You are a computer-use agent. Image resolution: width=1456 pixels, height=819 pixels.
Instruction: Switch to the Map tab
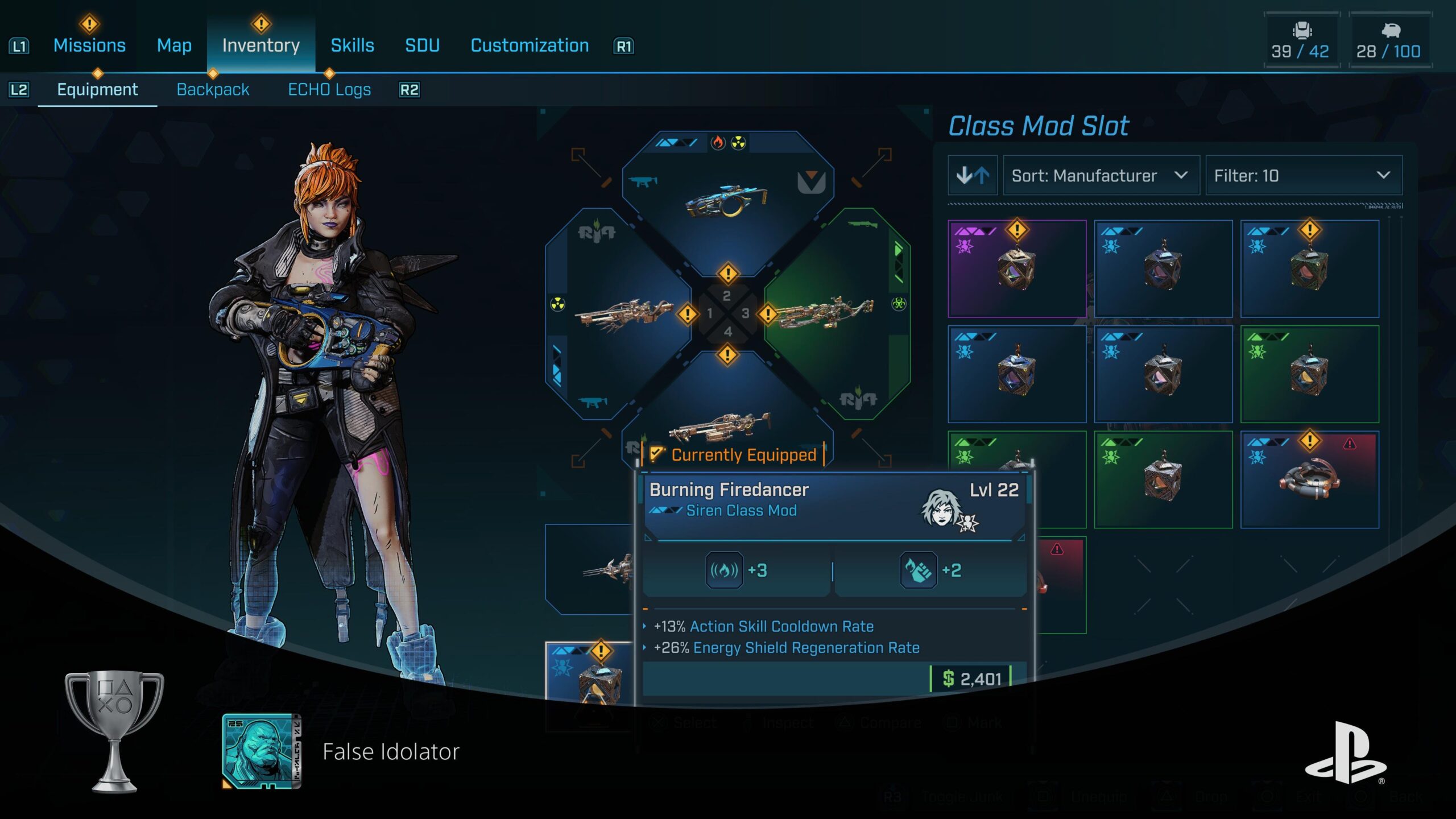click(x=174, y=45)
